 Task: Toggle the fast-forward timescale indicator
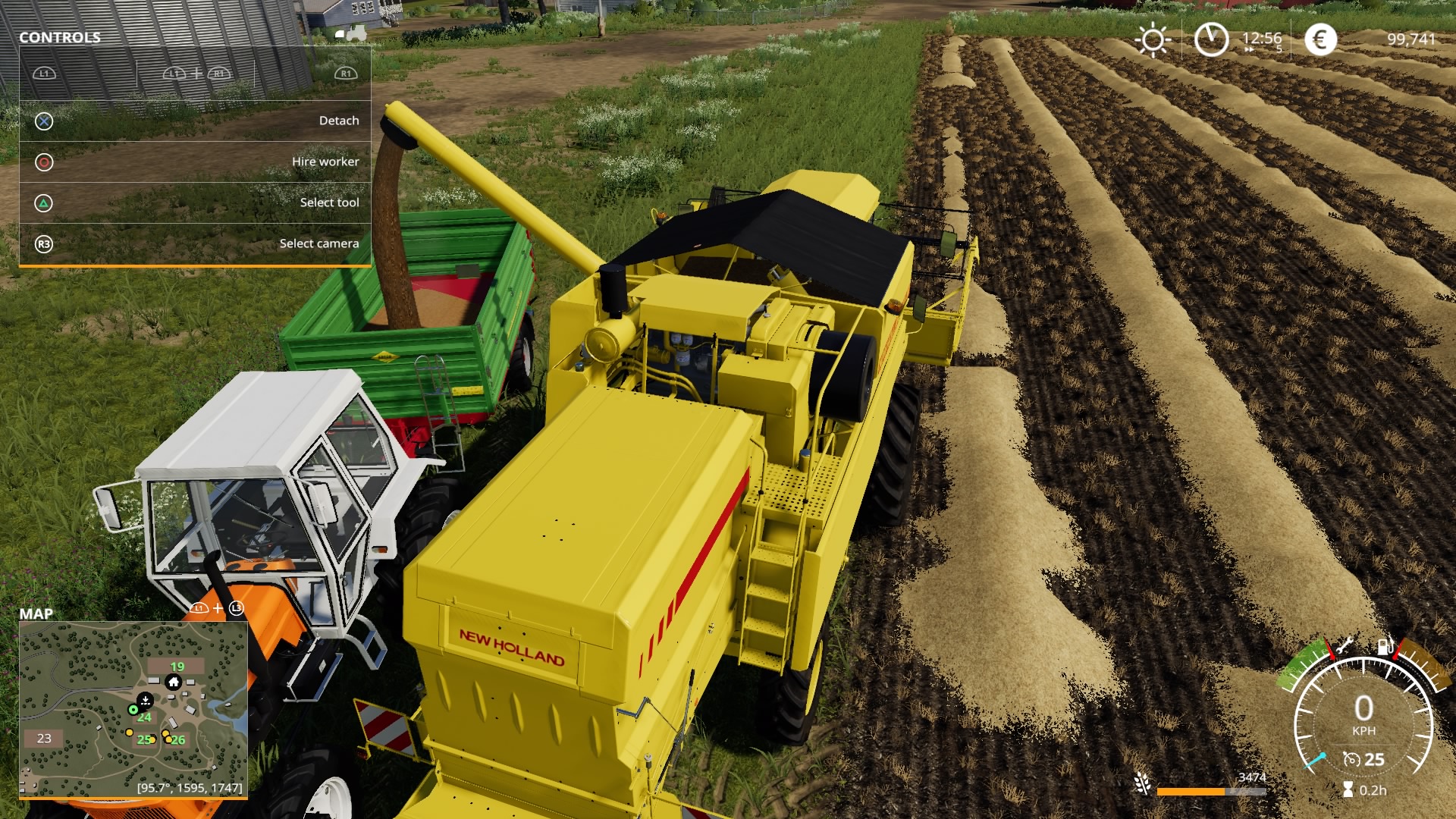[x=1249, y=49]
